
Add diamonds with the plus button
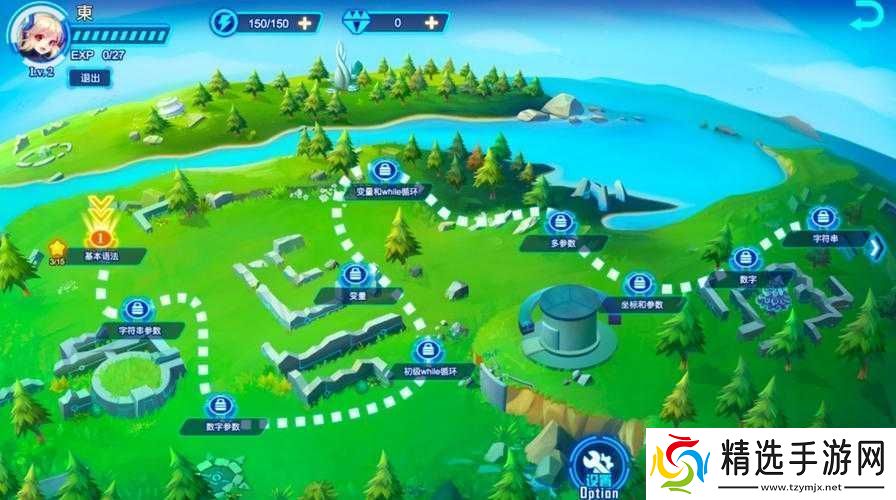[x=430, y=22]
